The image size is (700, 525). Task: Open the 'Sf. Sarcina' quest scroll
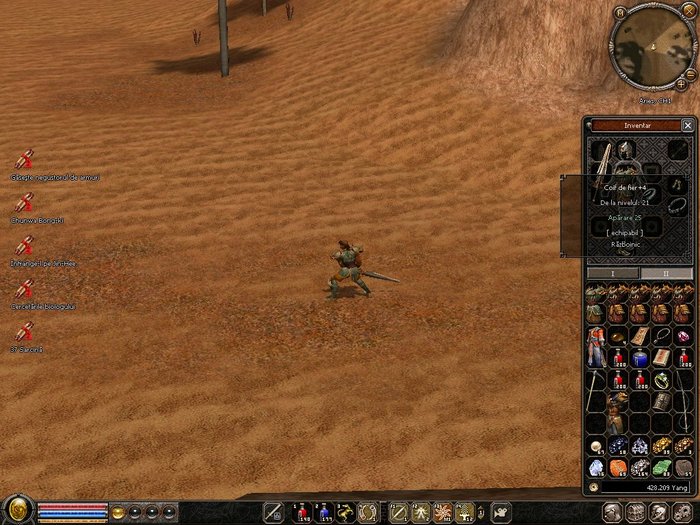click(25, 332)
